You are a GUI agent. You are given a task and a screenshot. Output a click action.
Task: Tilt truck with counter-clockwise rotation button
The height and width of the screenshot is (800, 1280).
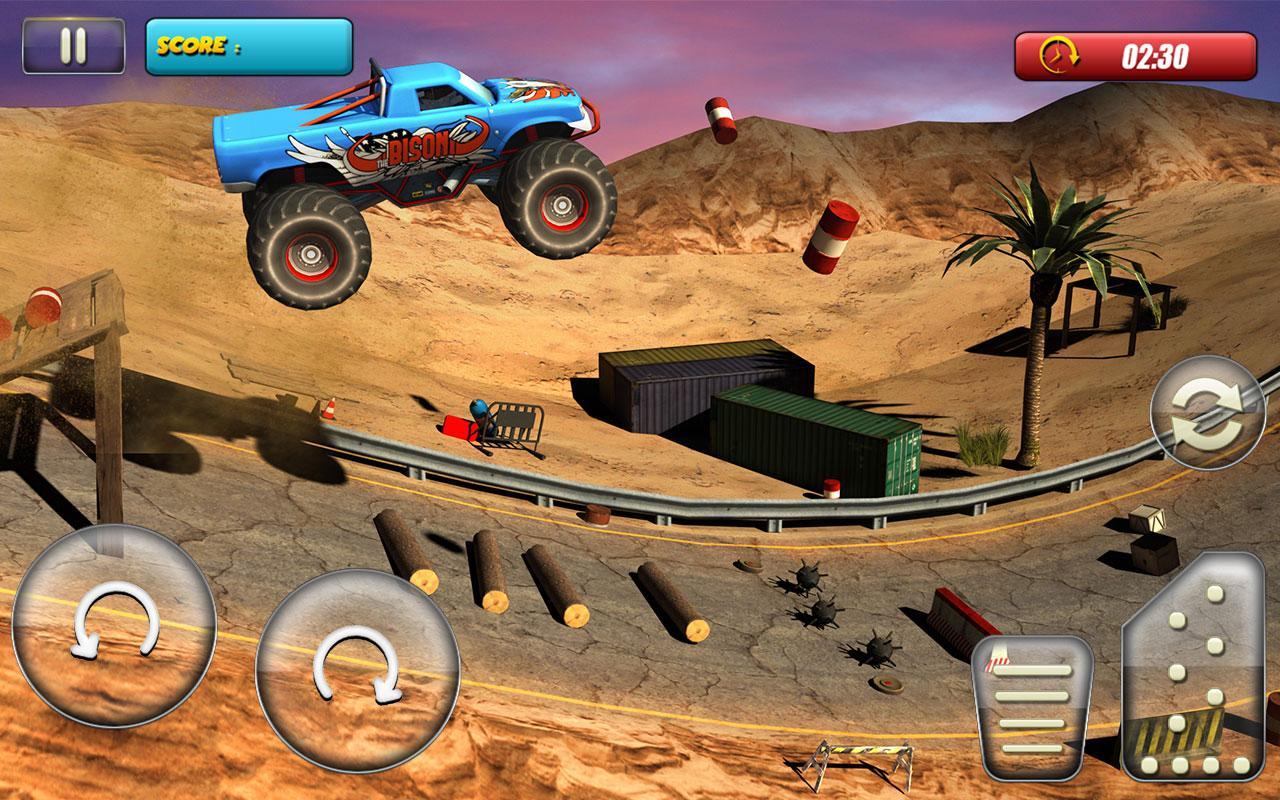pos(114,625)
